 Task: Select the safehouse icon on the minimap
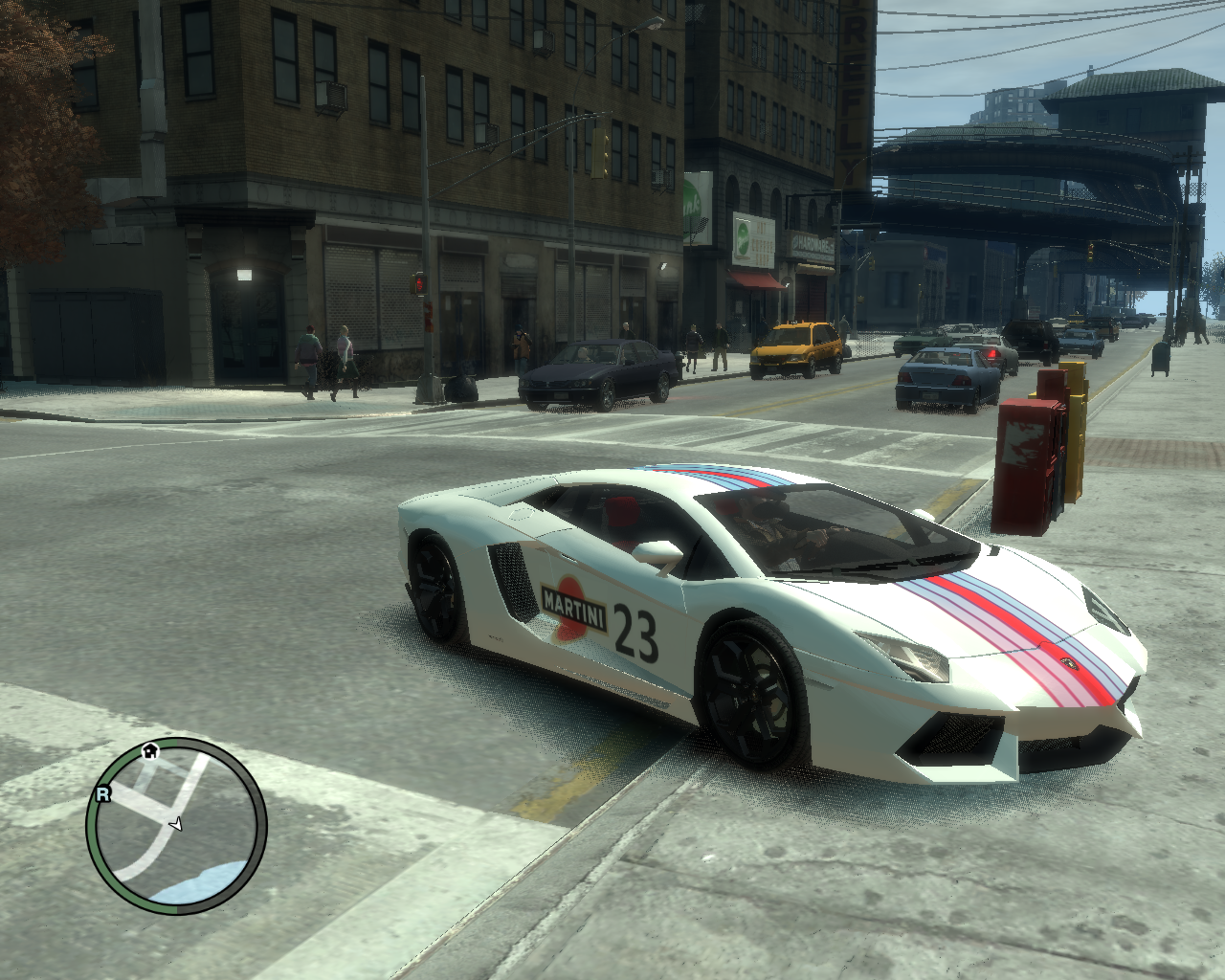pos(150,751)
